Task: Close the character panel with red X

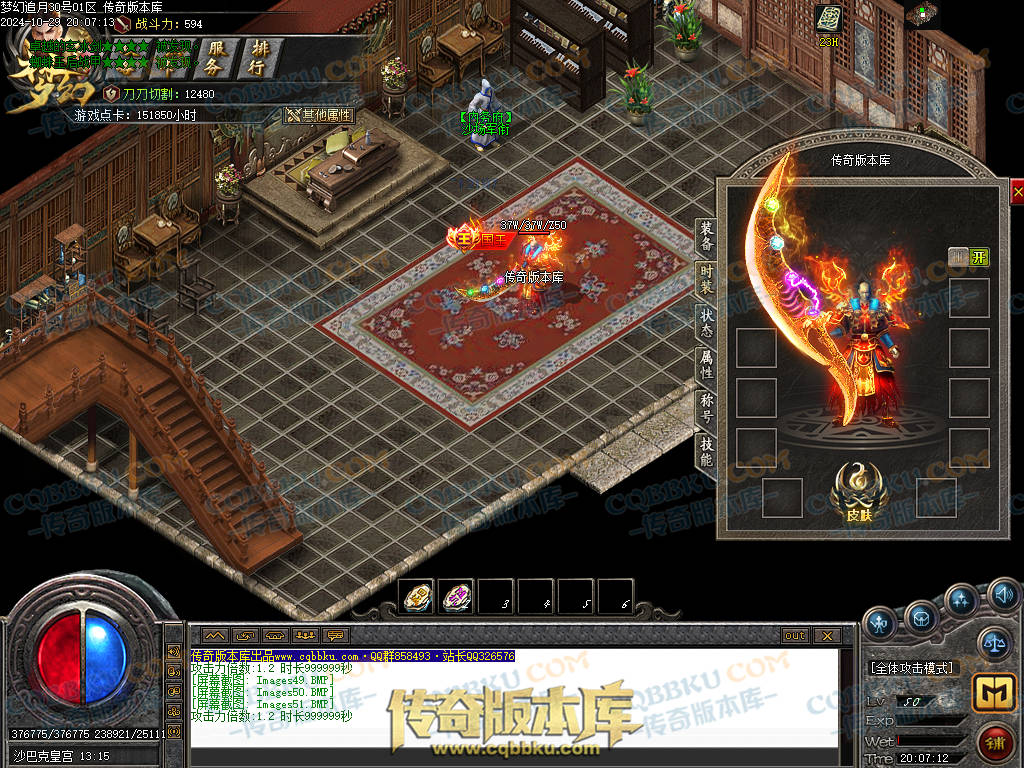Action: point(1017,191)
